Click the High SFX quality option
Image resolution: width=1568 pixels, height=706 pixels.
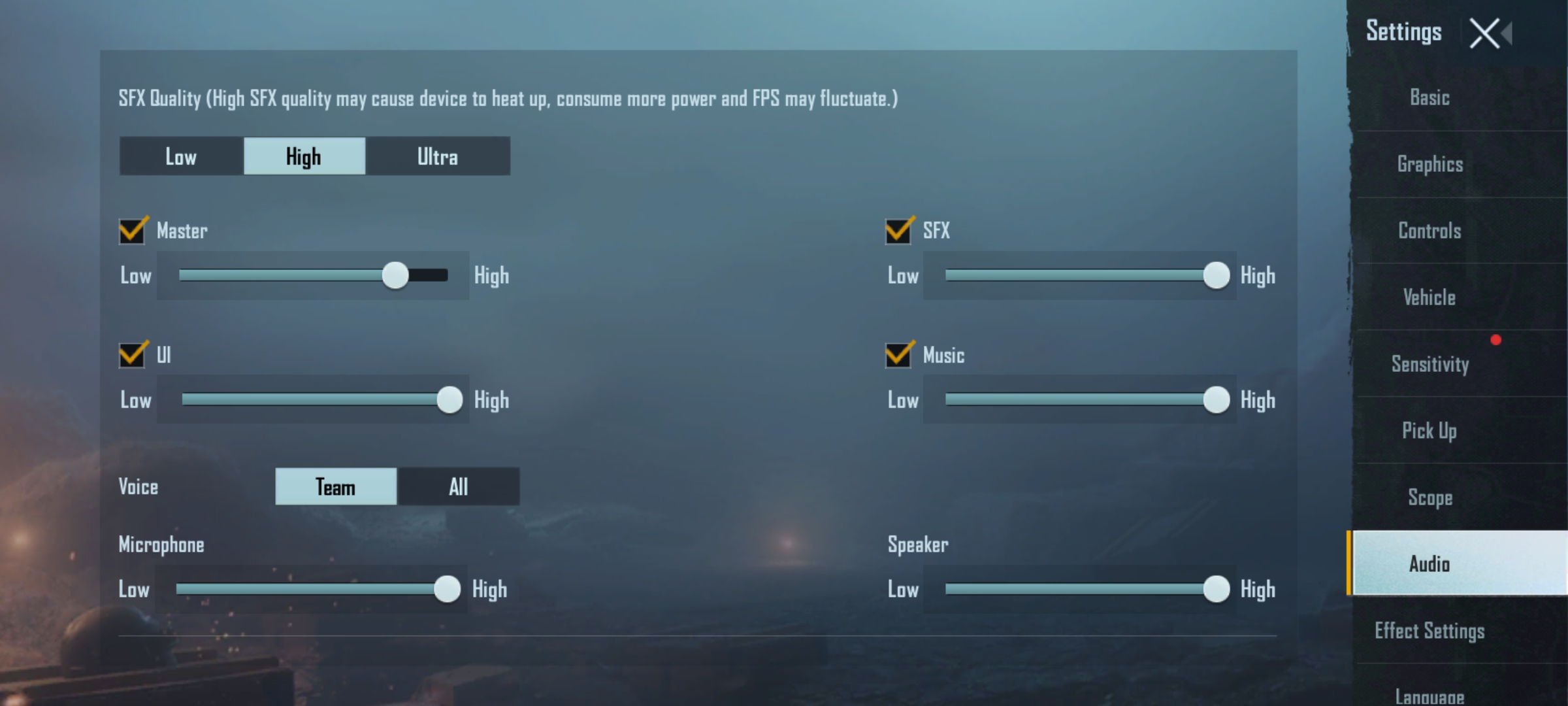pos(304,156)
